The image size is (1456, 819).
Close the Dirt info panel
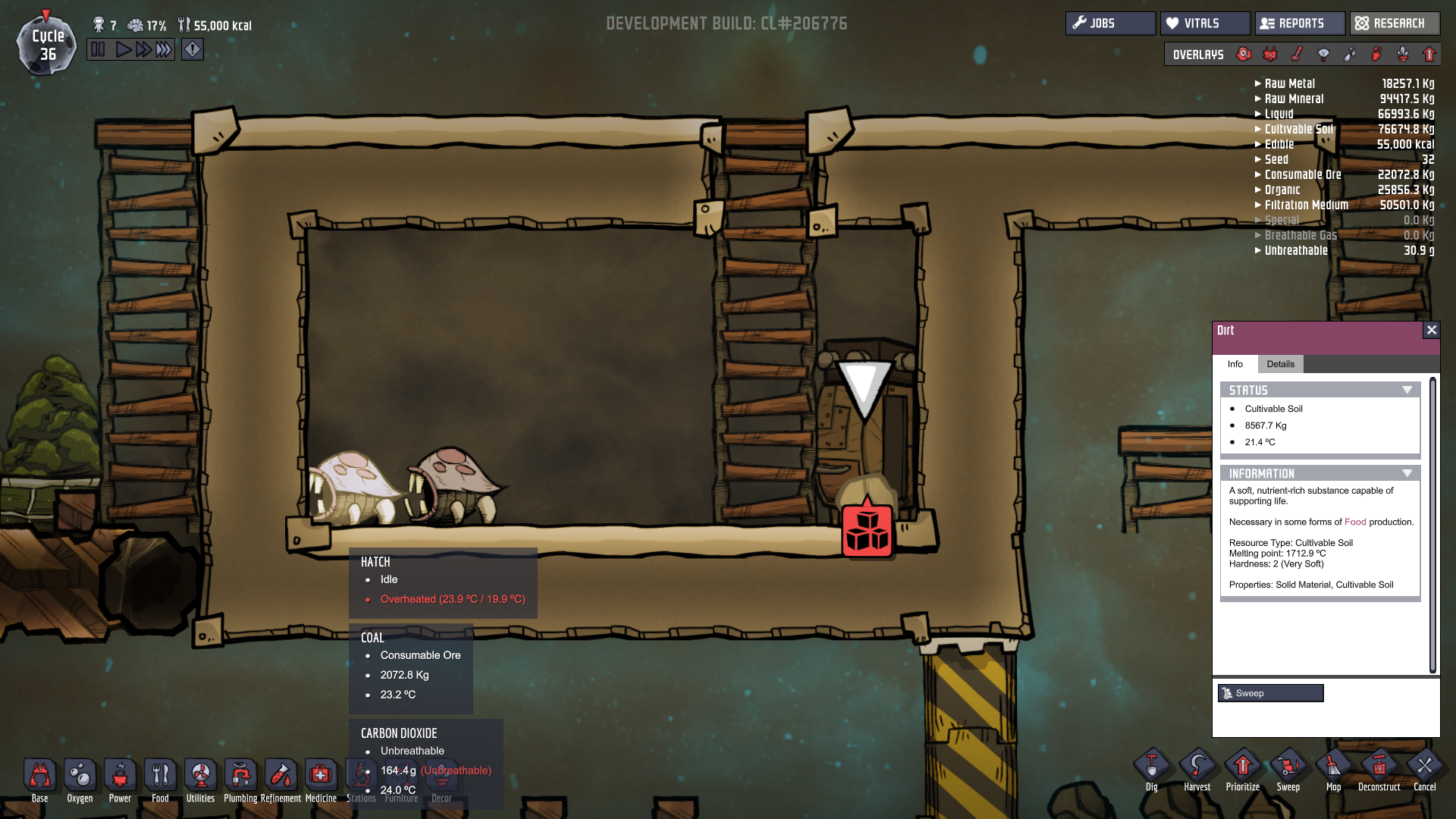coord(1431,330)
